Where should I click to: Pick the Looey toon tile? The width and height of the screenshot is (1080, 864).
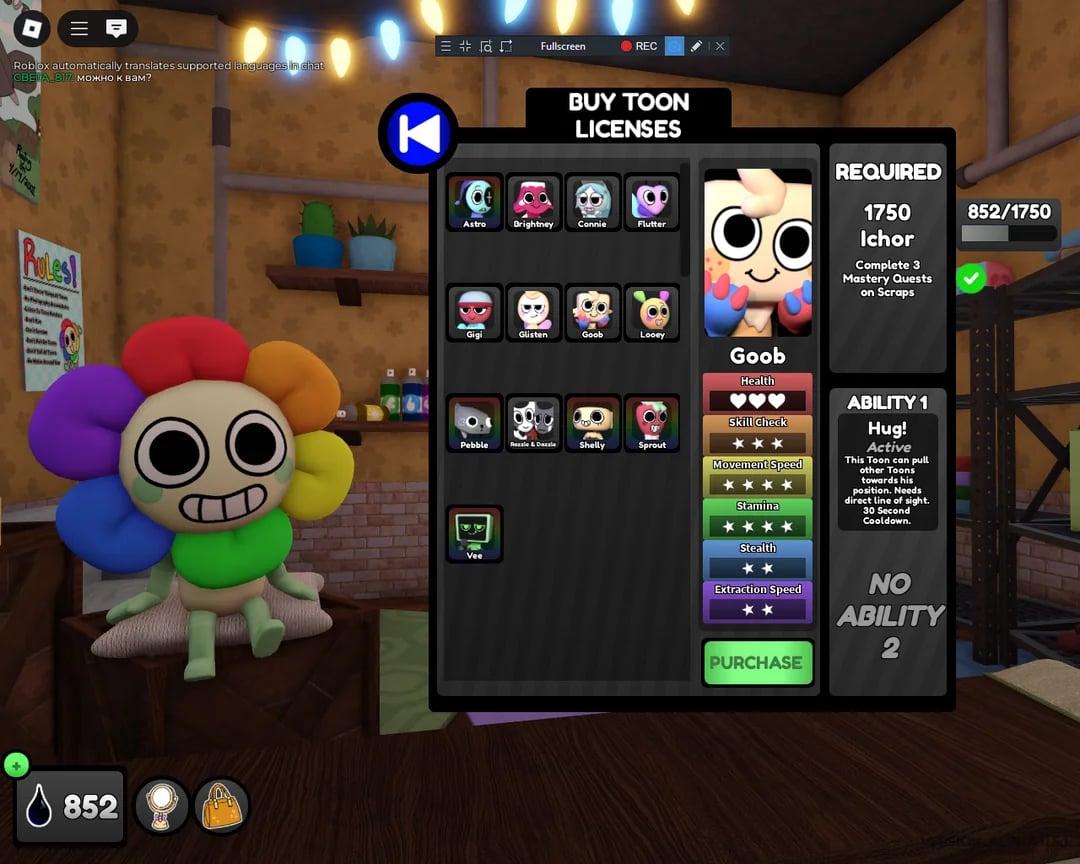(x=651, y=313)
